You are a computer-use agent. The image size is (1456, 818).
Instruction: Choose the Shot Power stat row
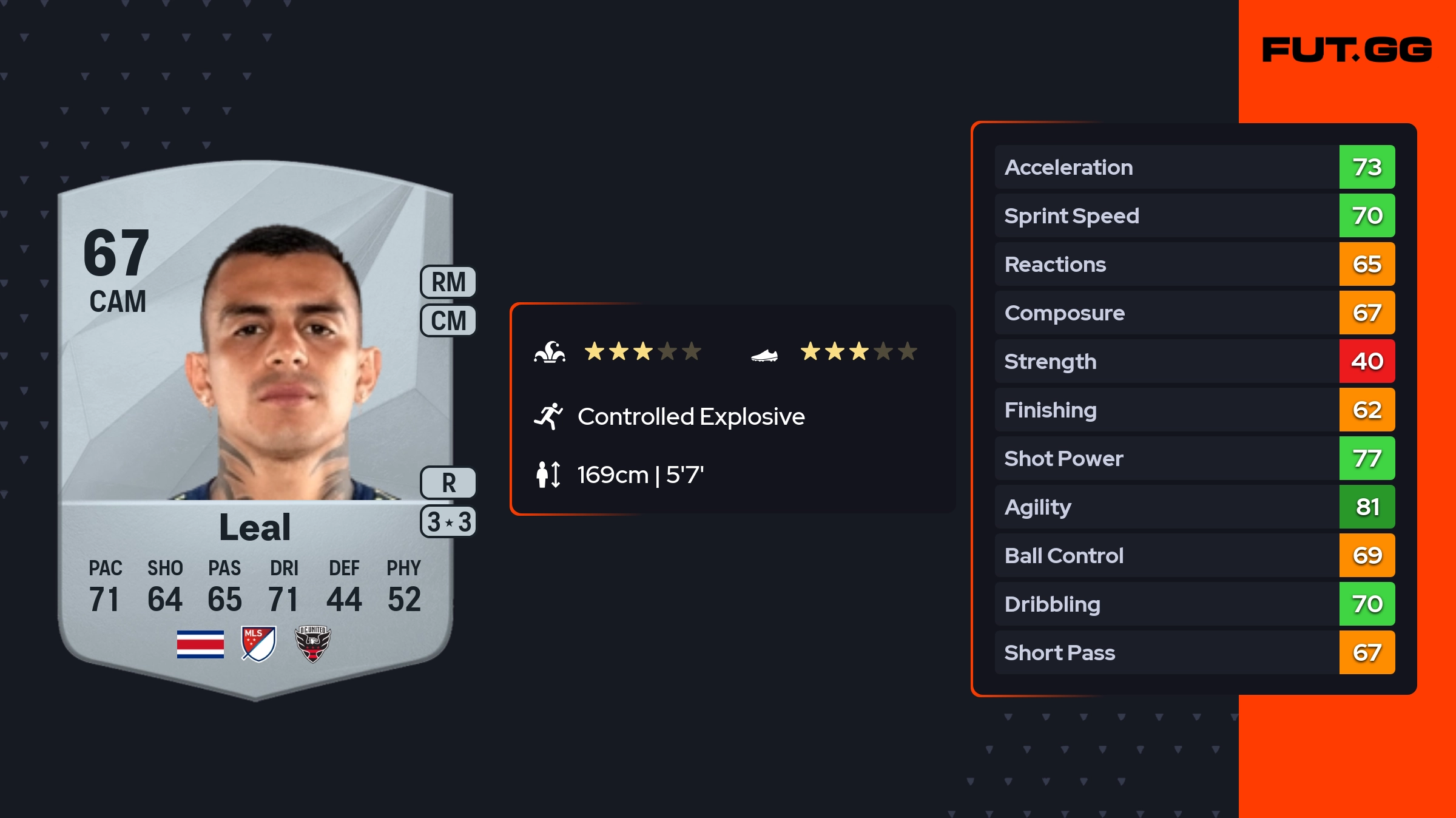(x=1194, y=458)
